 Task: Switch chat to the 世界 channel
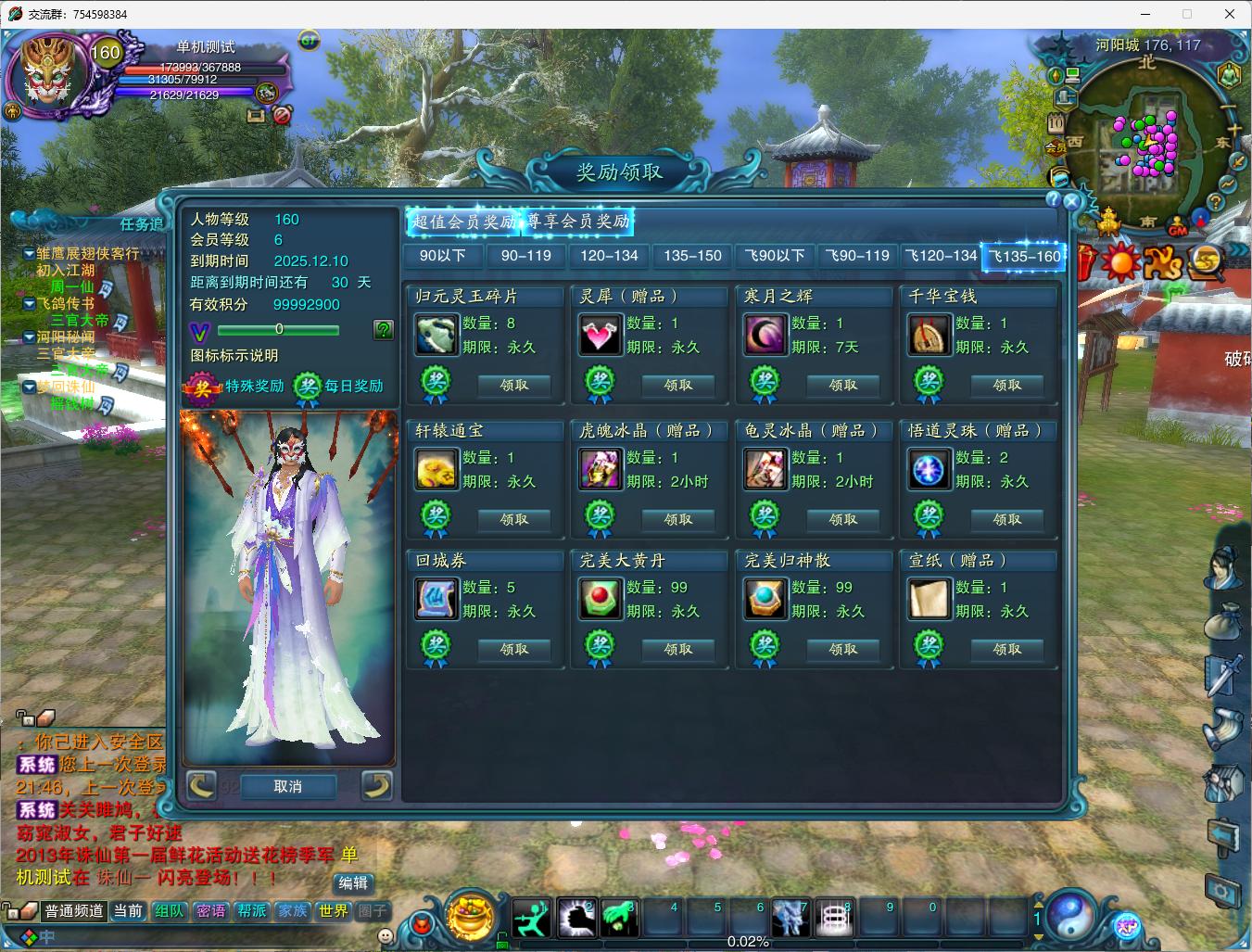click(x=333, y=911)
